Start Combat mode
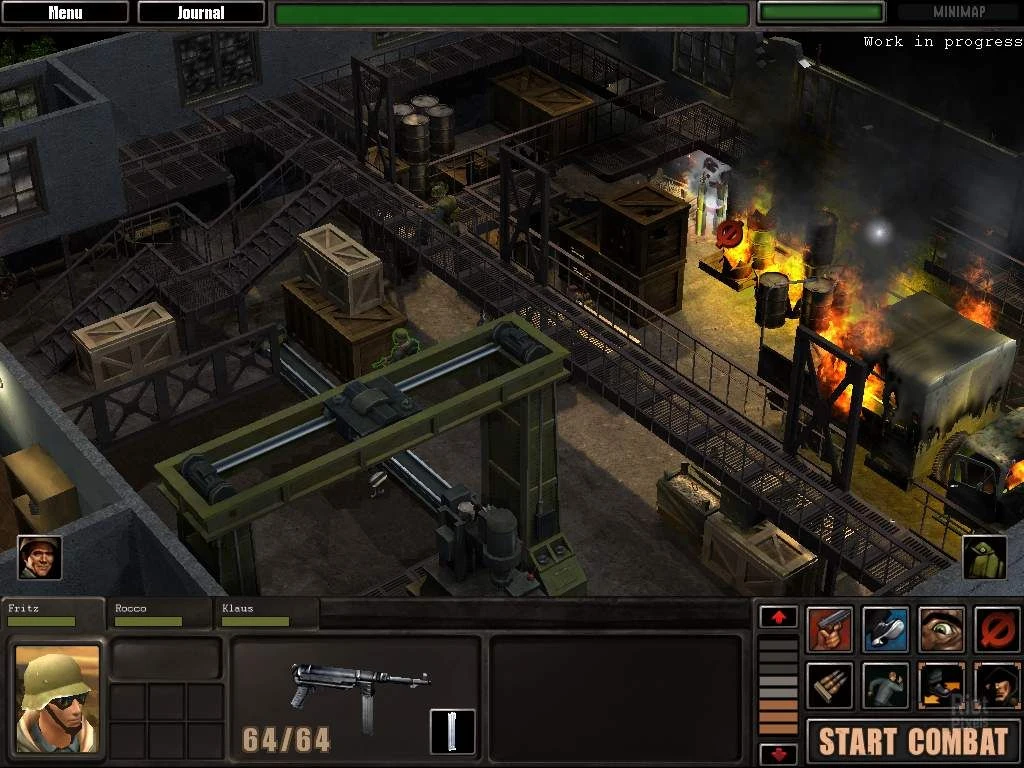1024x768 pixels. (913, 741)
